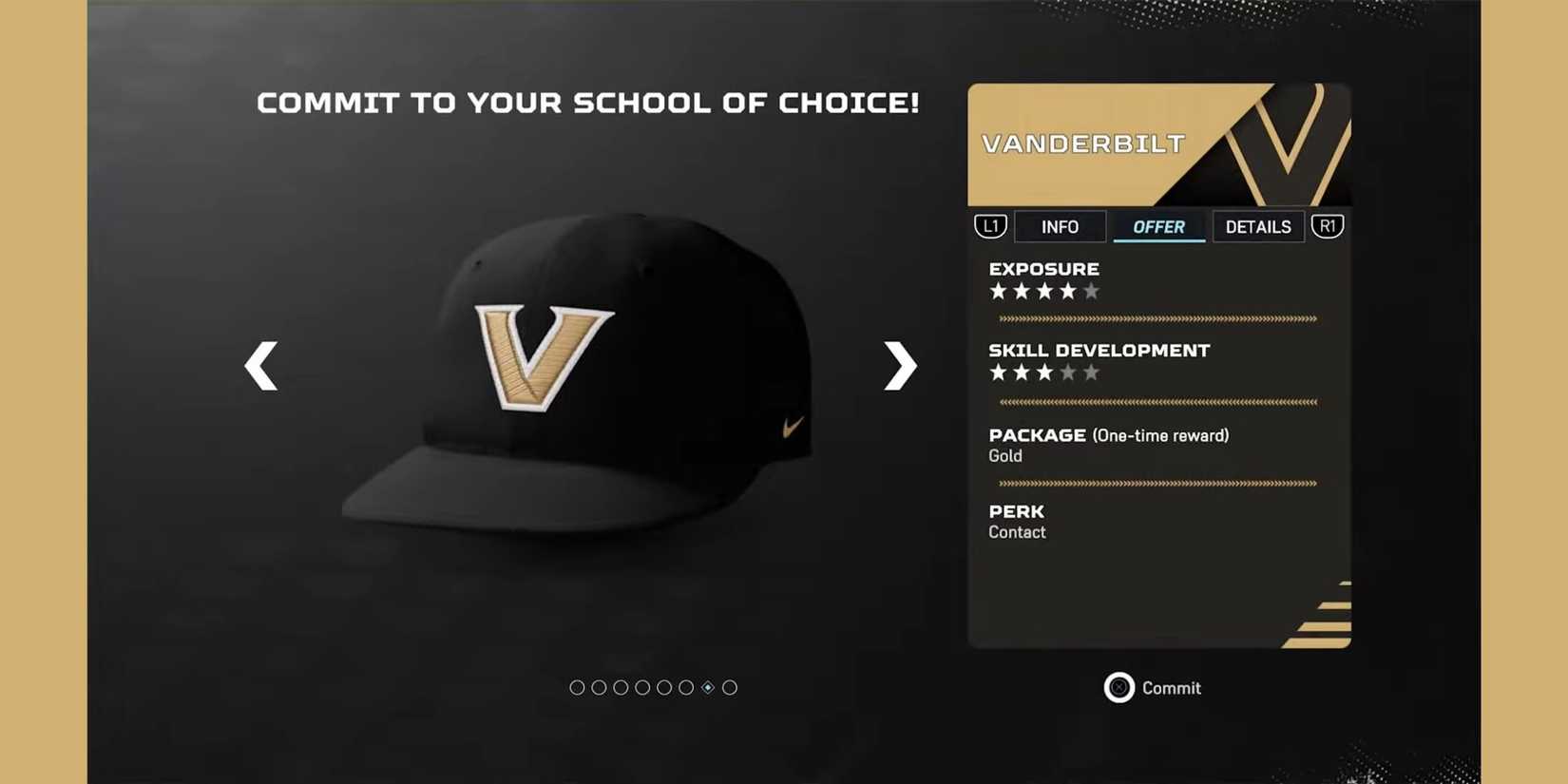The image size is (1568, 784).
Task: Click the third Skill Development star
Action: [x=1043, y=373]
